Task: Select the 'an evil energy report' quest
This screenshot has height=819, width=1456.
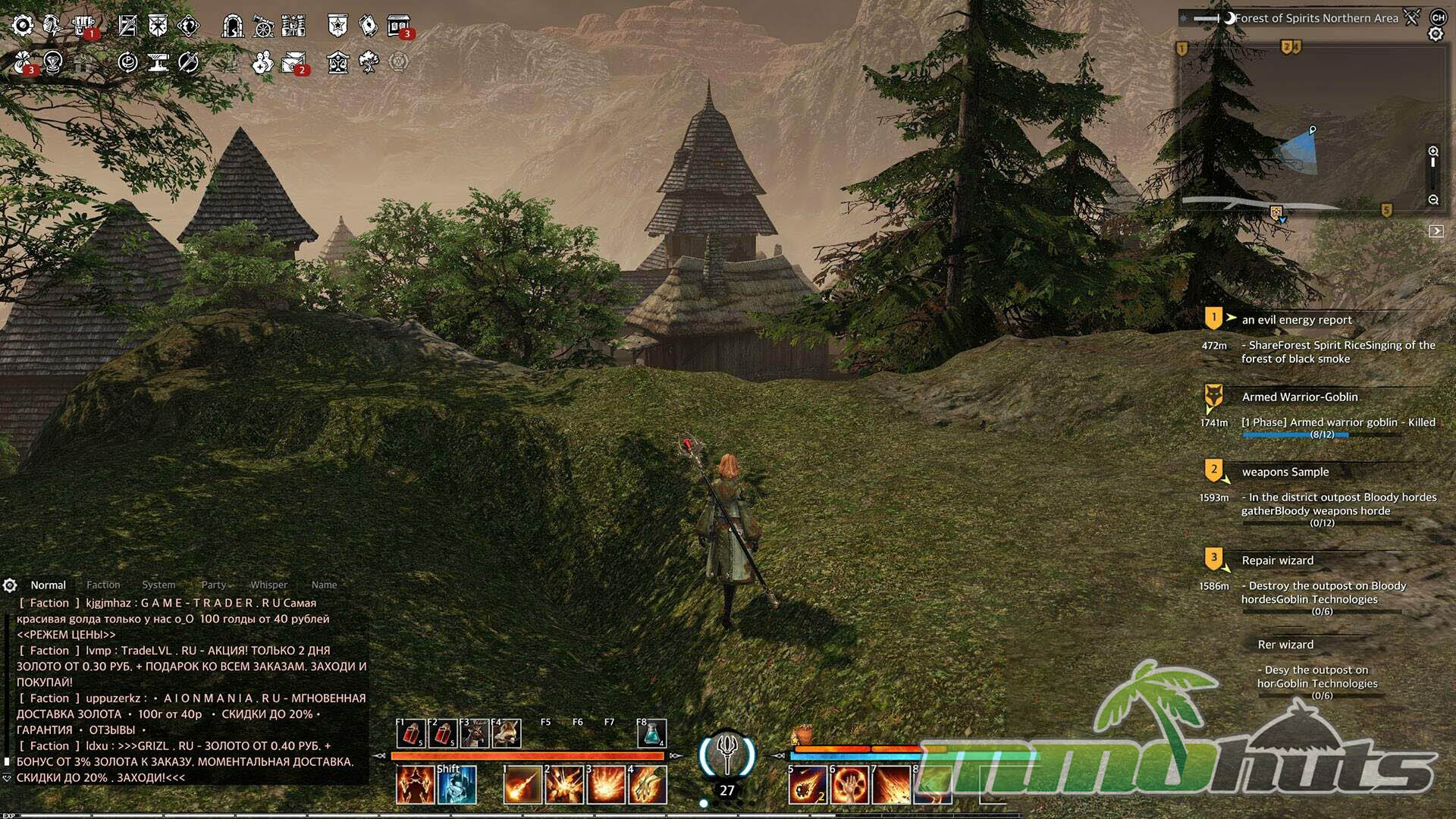Action: 1297,320
